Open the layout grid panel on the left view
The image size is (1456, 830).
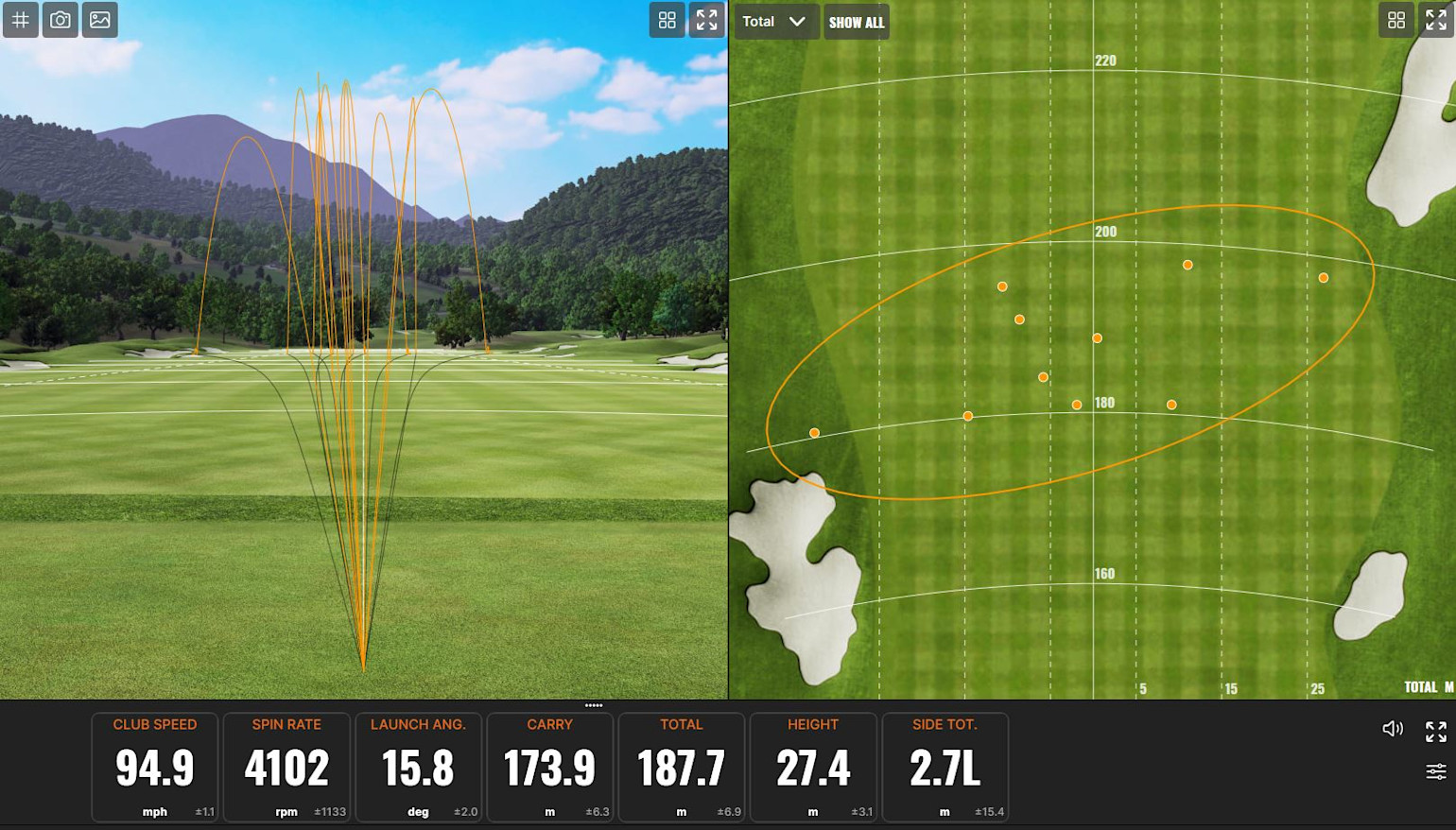(x=667, y=20)
